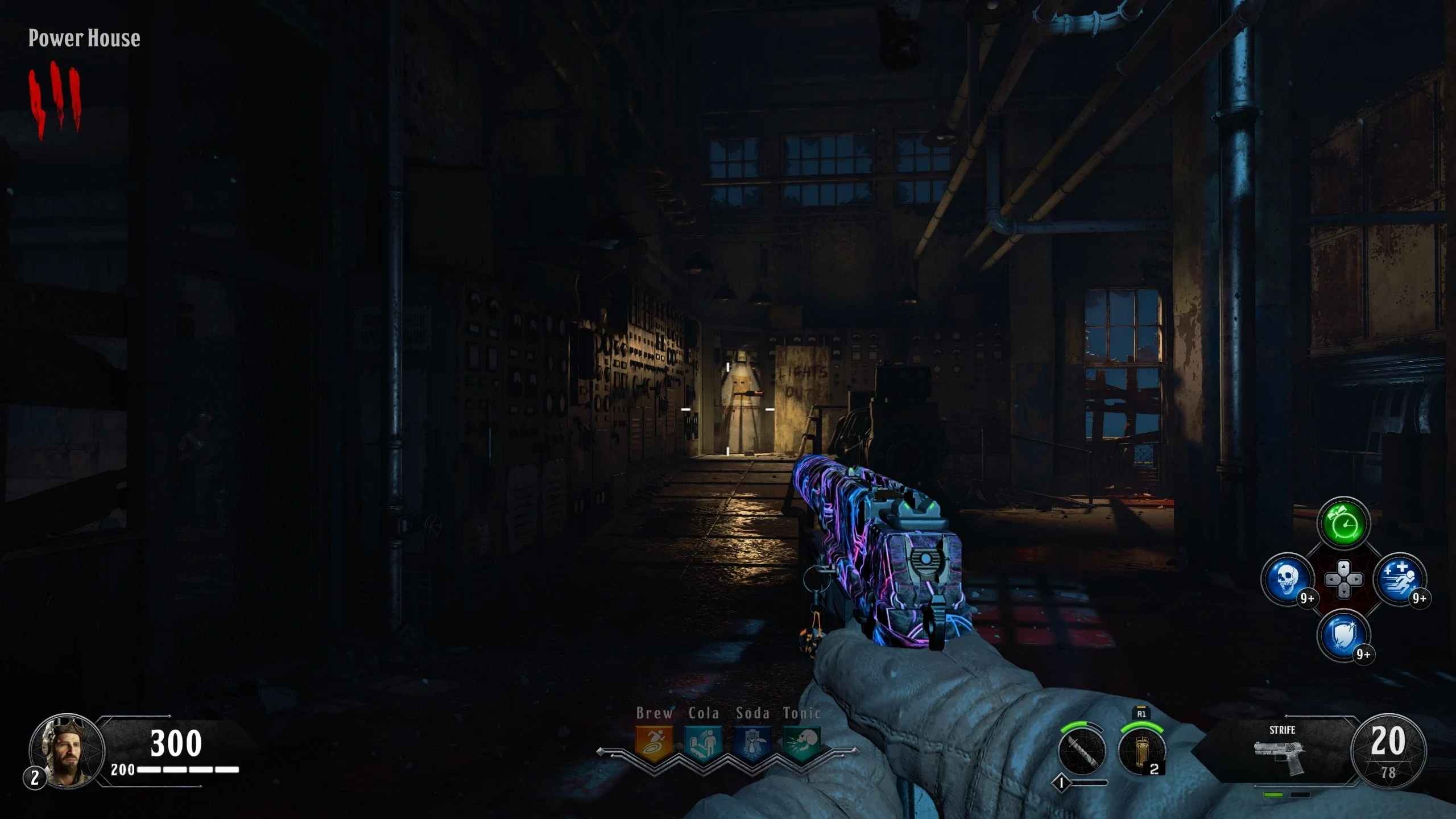
Task: Click the Cola perk icon with bed
Action: tap(704, 742)
